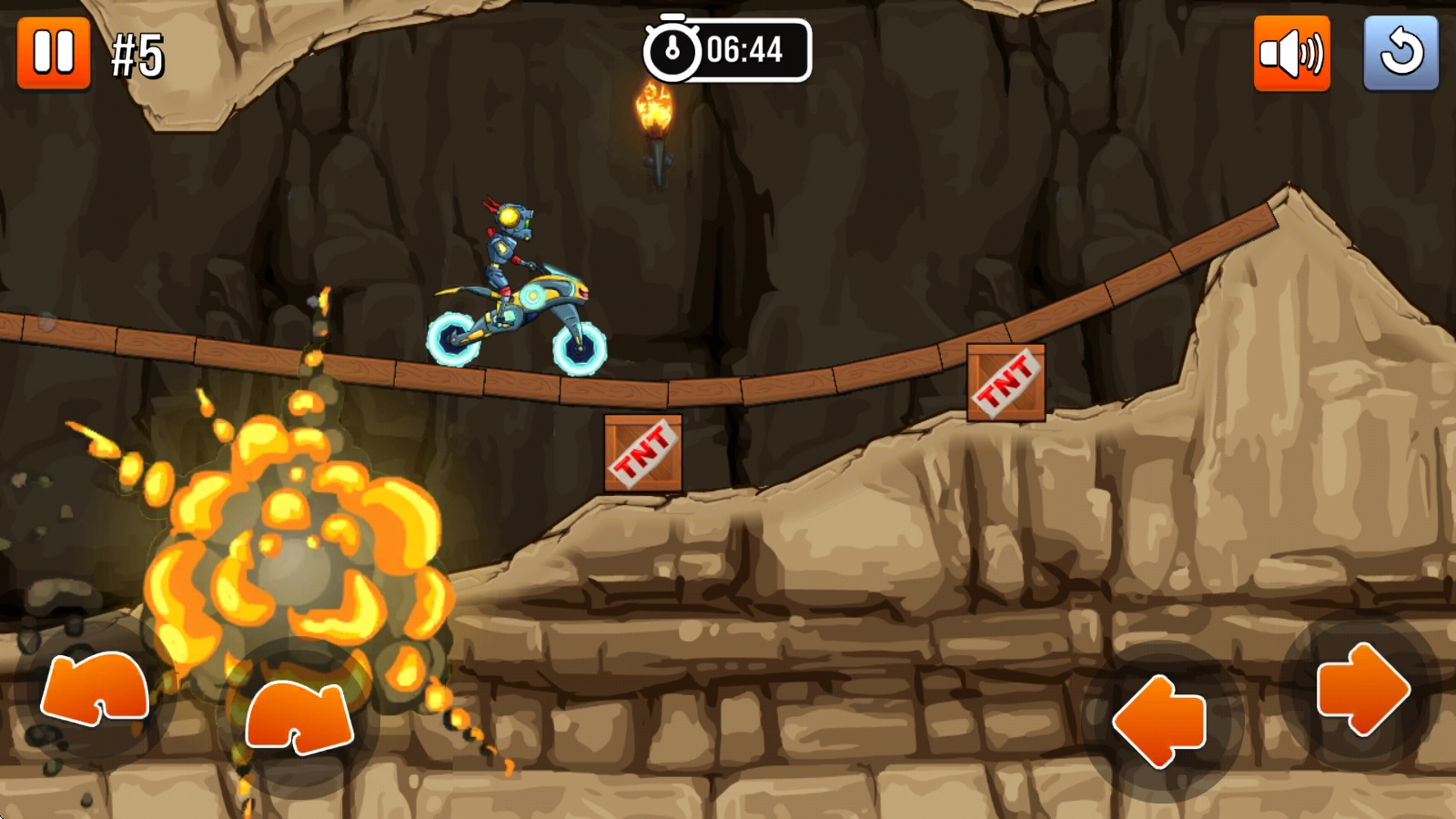Restart the level with the blue reset button
1456x819 pixels.
pos(1400,54)
